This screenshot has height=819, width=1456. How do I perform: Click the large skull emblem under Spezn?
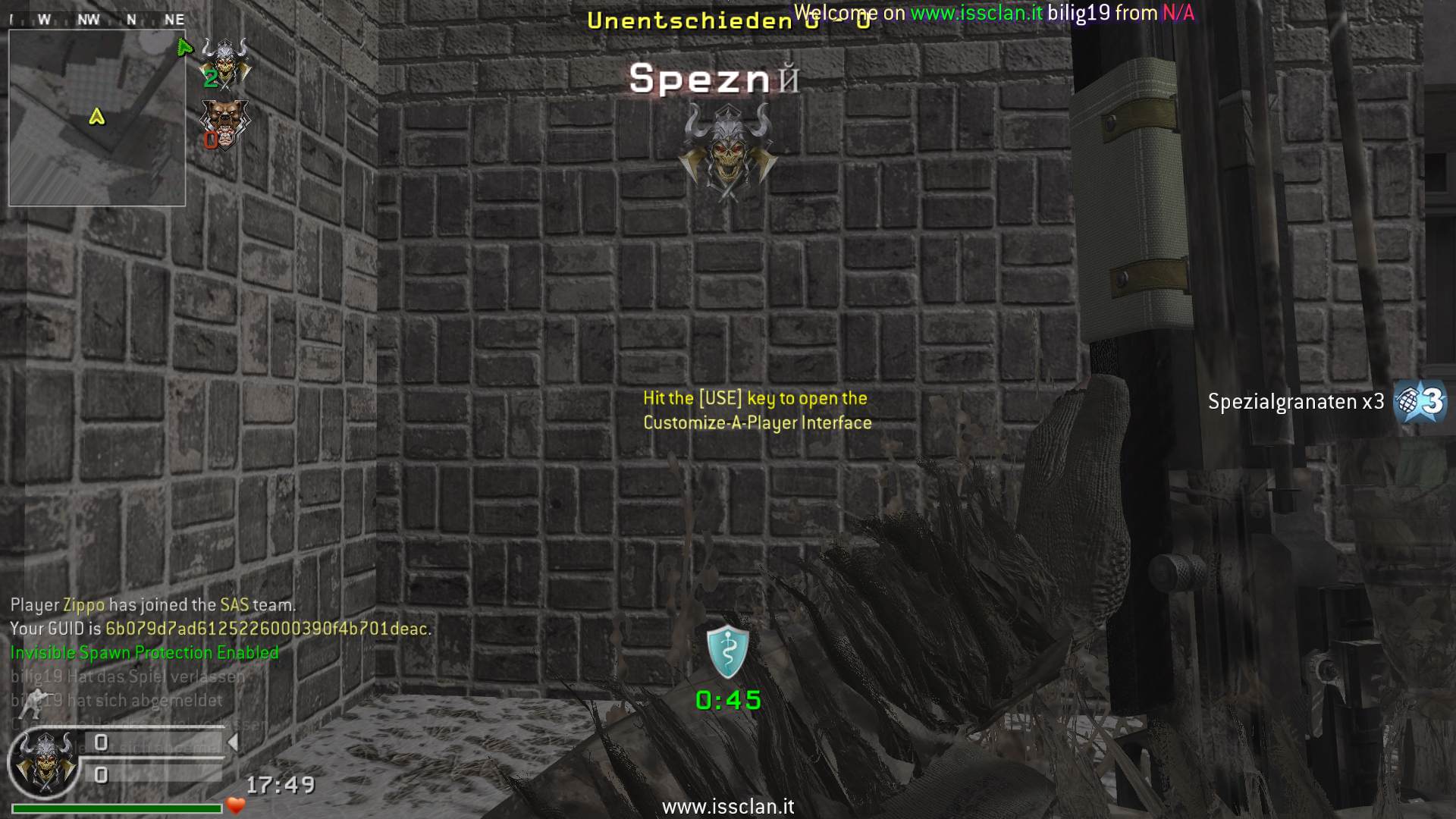click(727, 151)
